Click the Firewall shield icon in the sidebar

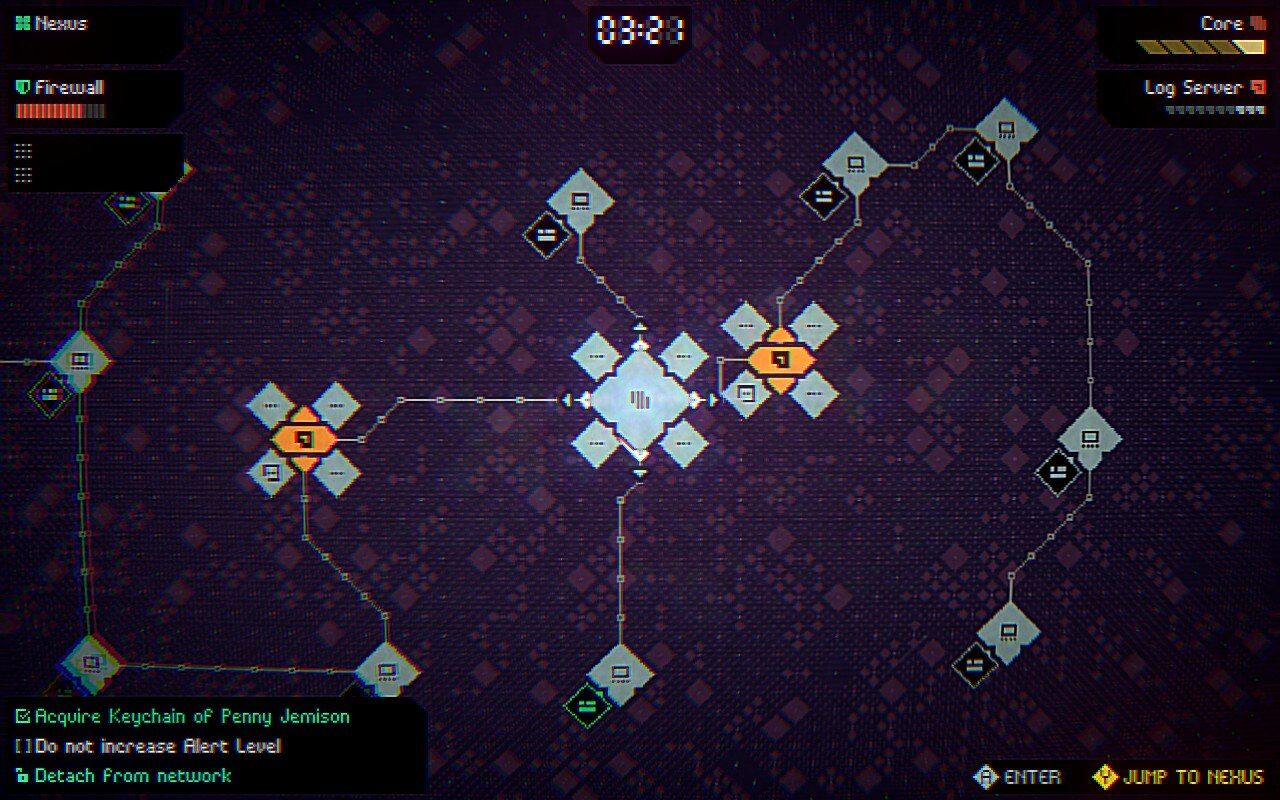[20, 87]
